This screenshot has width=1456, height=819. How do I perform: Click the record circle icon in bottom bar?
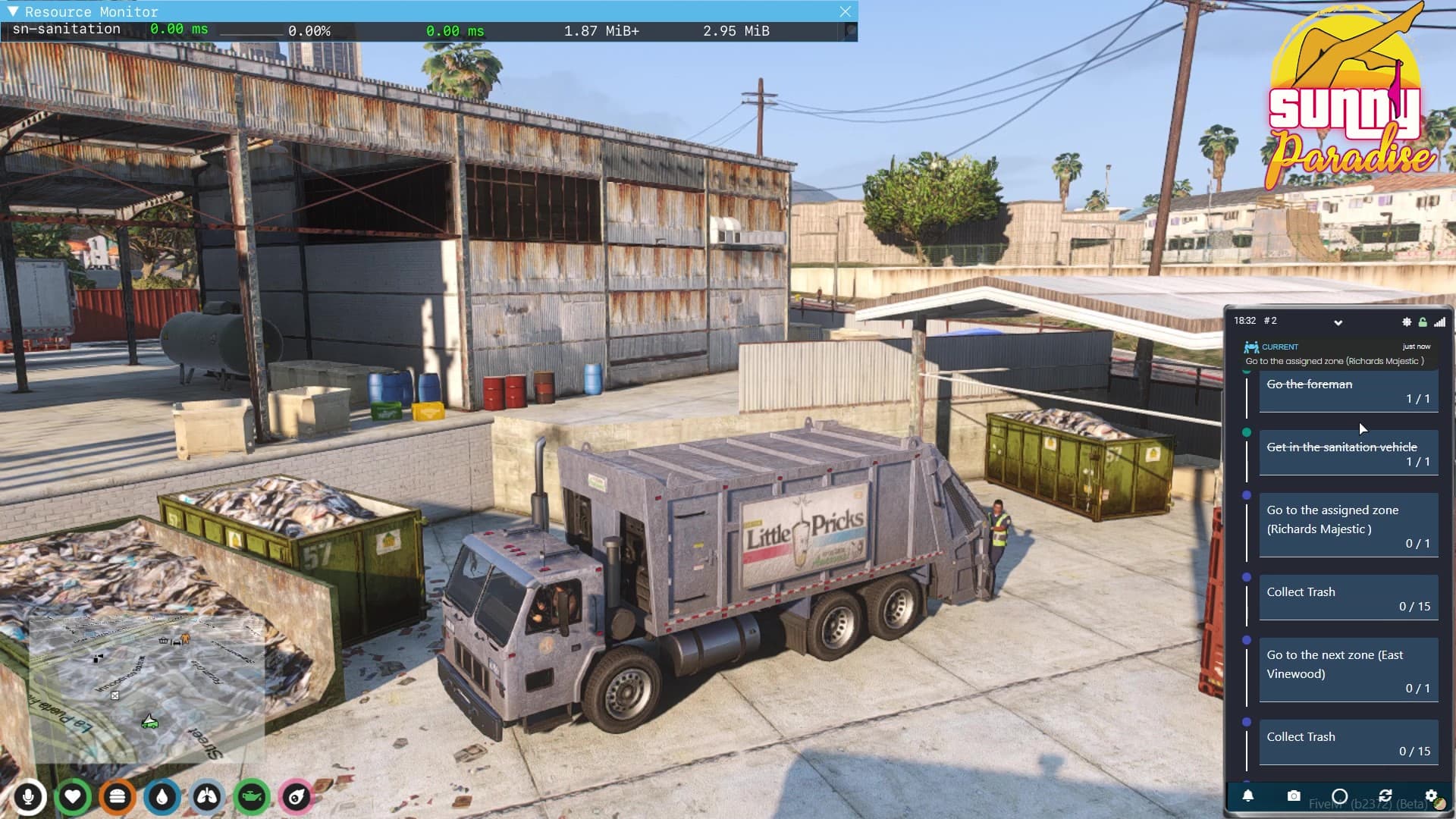pos(1341,795)
